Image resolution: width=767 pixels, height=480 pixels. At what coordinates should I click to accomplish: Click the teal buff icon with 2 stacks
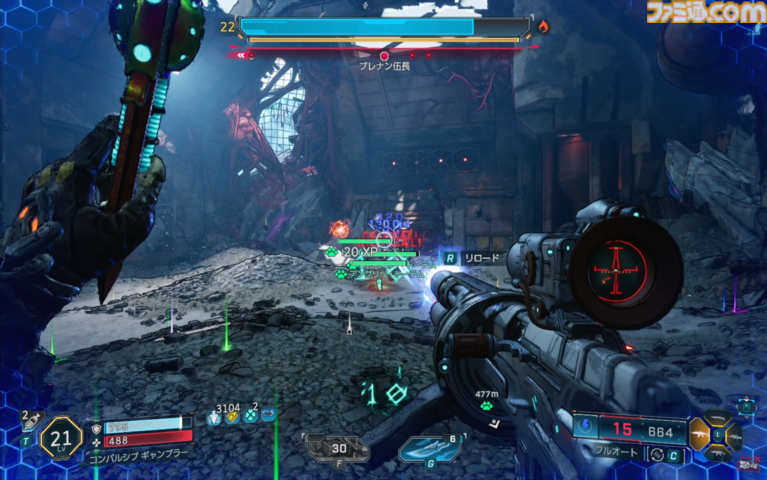pos(251,416)
